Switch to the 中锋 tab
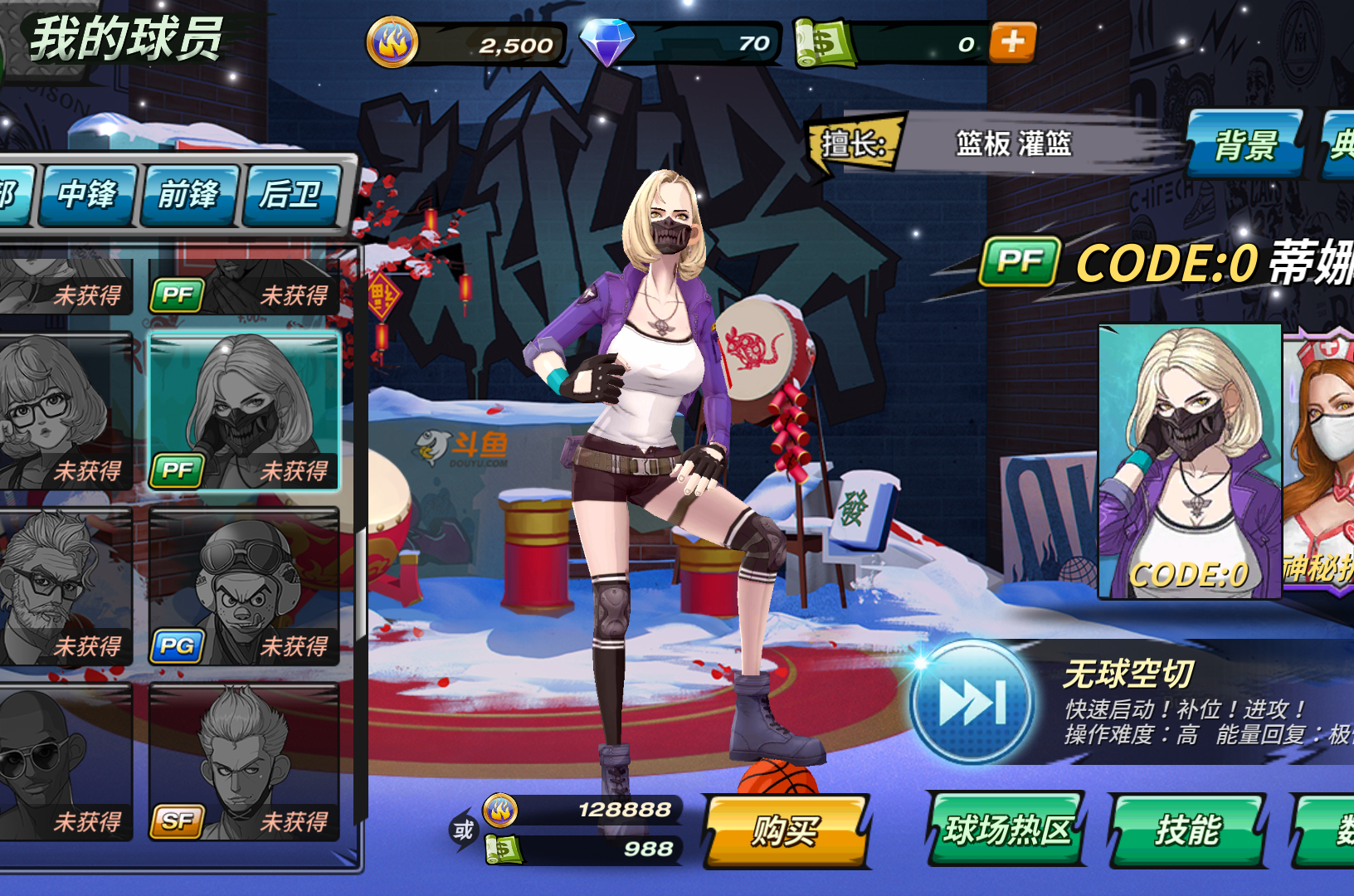This screenshot has width=1354, height=896. coord(85,195)
